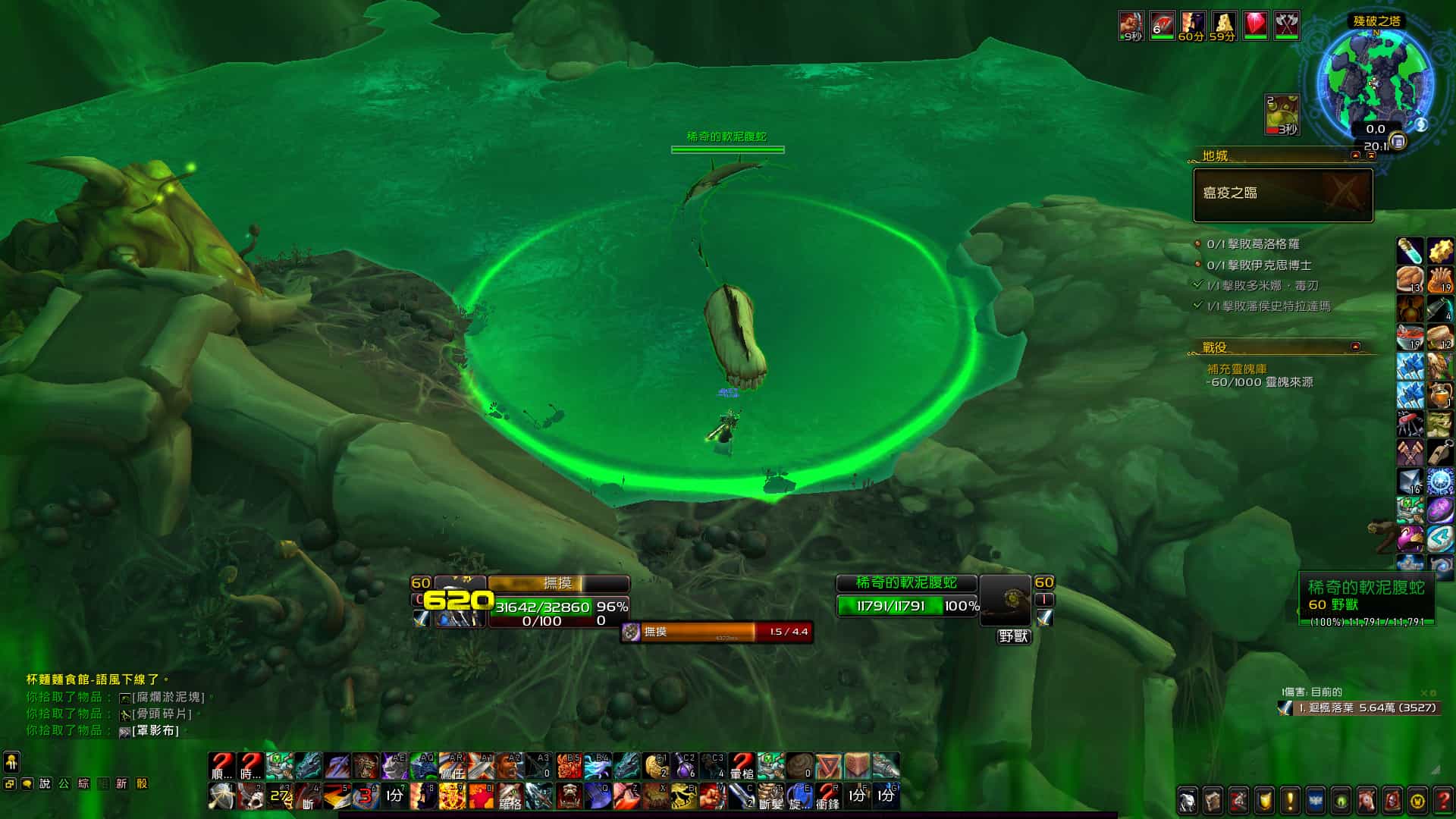
Task: Use the blue potion vial item
Action: point(1410,250)
